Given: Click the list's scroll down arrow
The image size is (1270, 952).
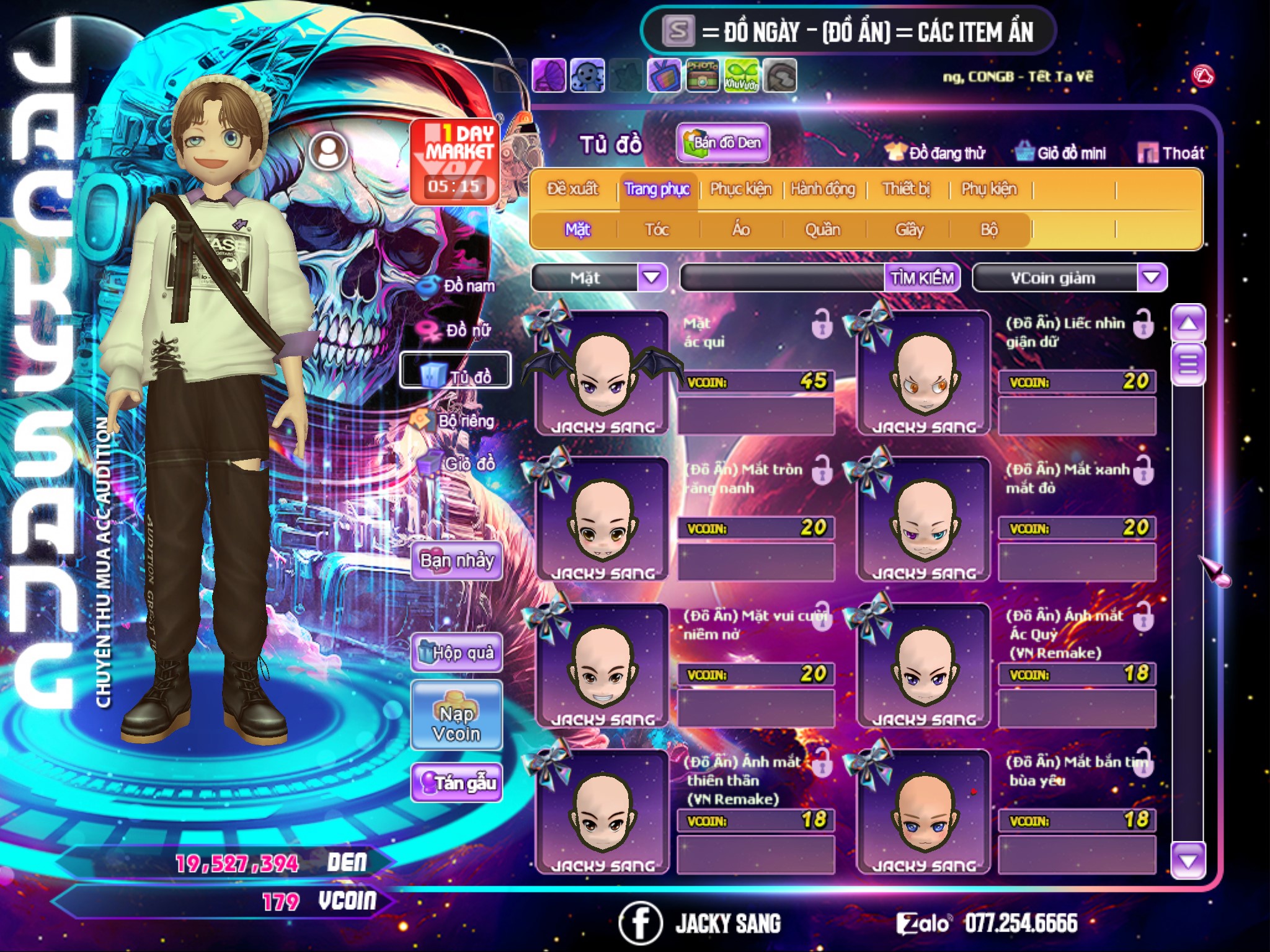Looking at the screenshot, I should [1188, 860].
